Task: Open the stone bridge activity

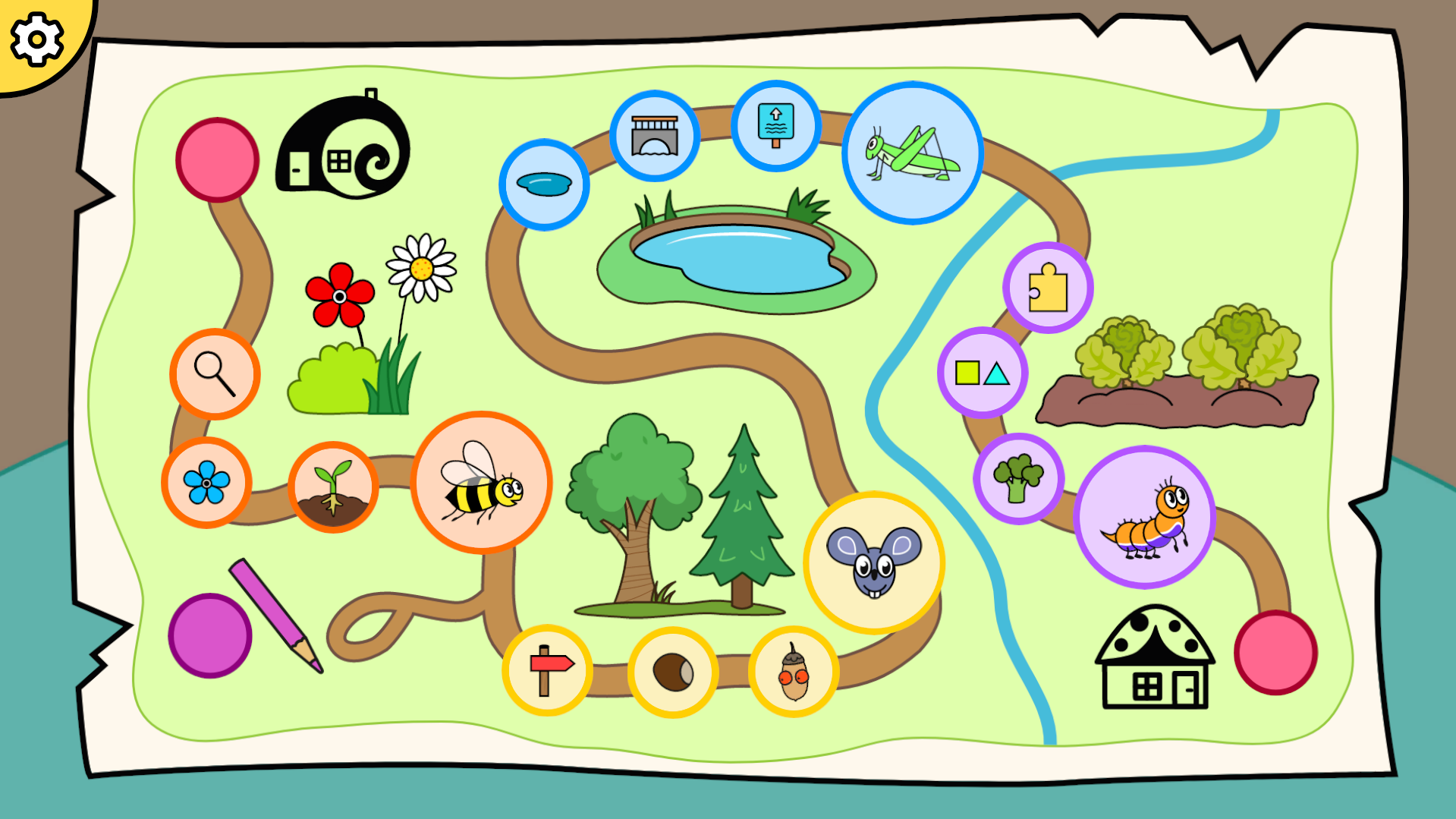Action: (655, 136)
